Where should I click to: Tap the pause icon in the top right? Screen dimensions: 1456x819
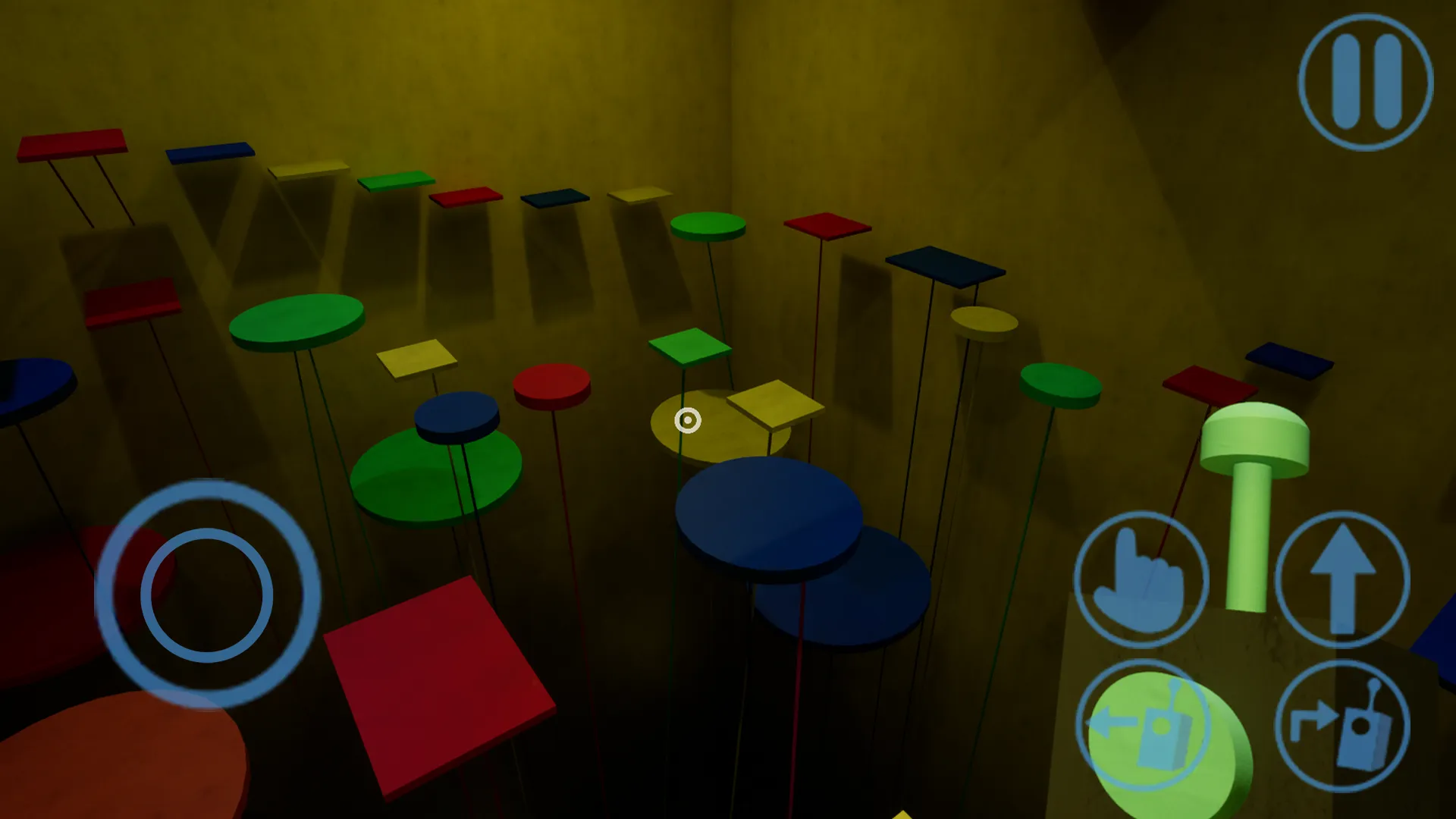click(x=1363, y=83)
